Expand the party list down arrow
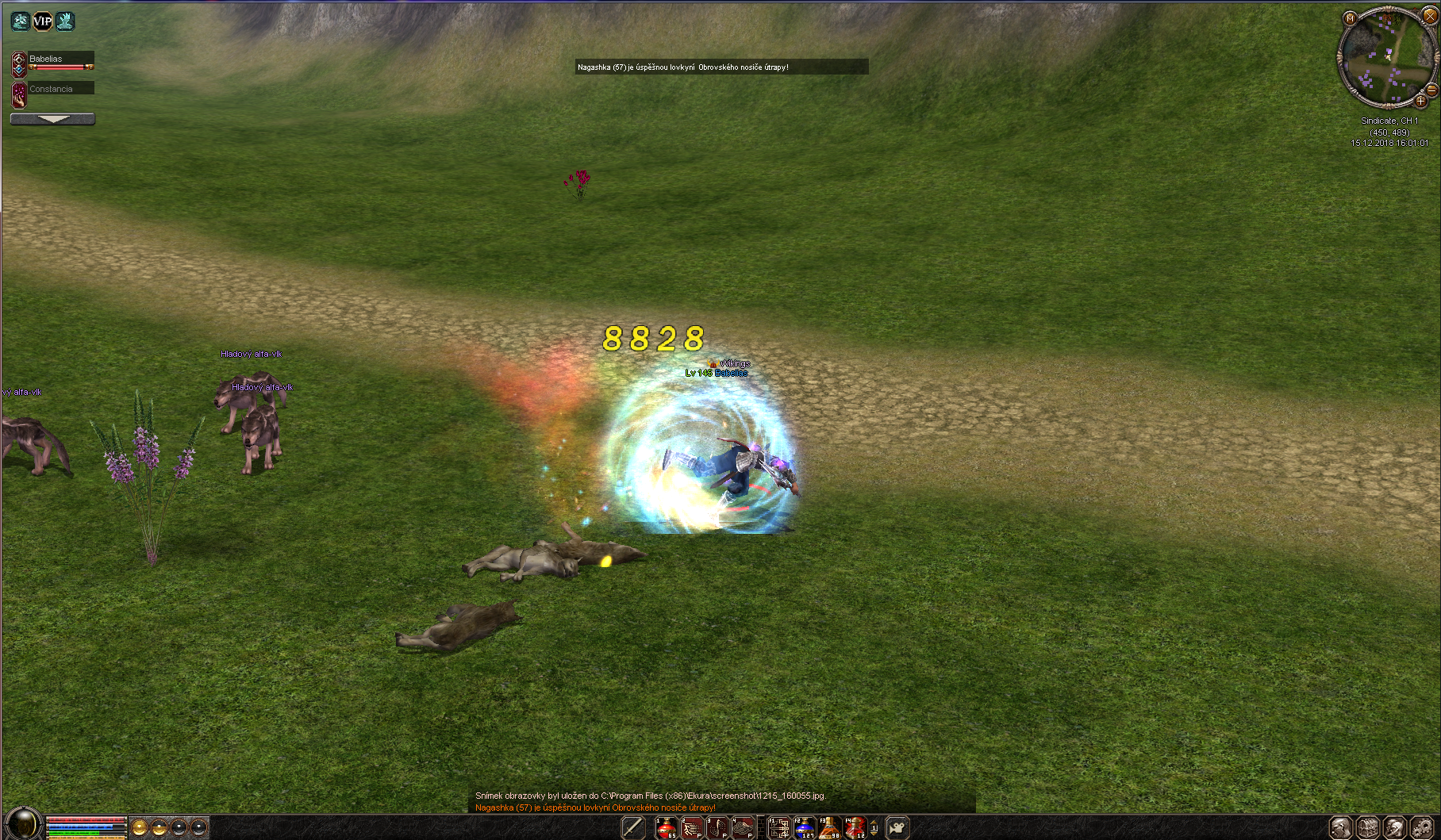This screenshot has height=840, width=1441. (52, 119)
